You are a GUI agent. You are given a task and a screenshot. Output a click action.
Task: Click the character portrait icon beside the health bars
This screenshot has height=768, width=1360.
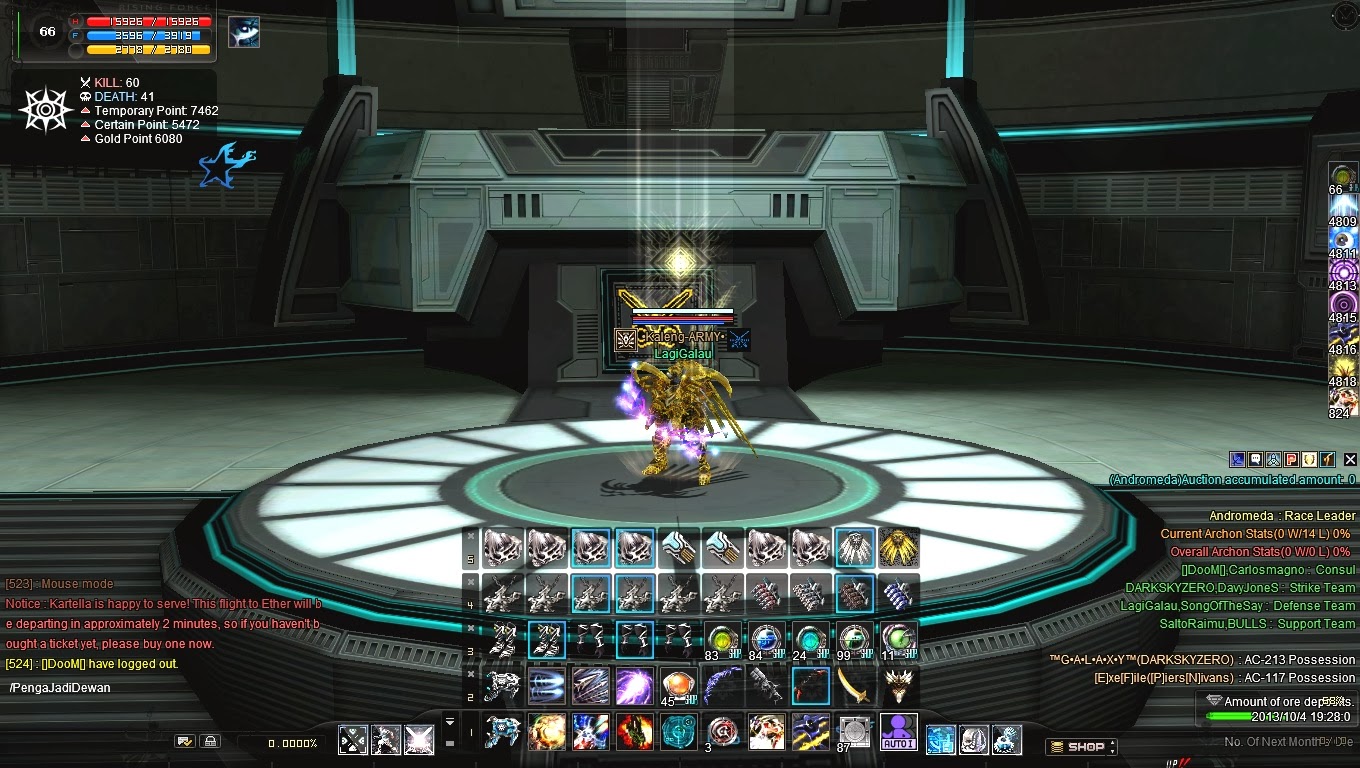[x=243, y=32]
